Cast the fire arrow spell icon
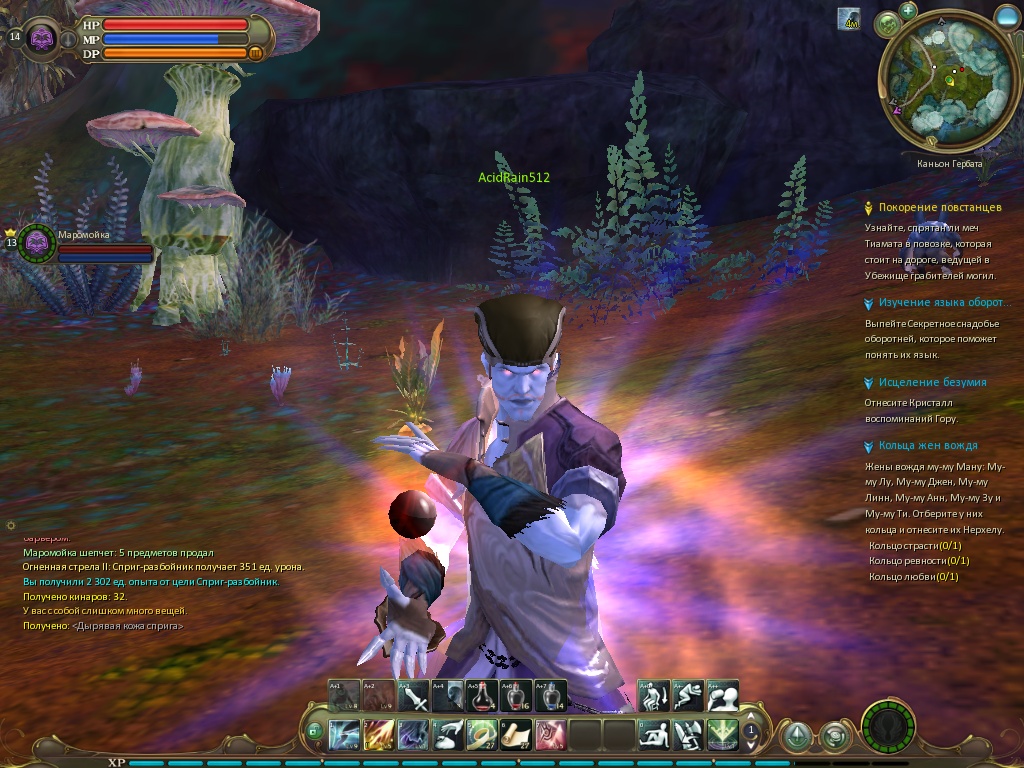The height and width of the screenshot is (768, 1024). pyautogui.click(x=379, y=735)
